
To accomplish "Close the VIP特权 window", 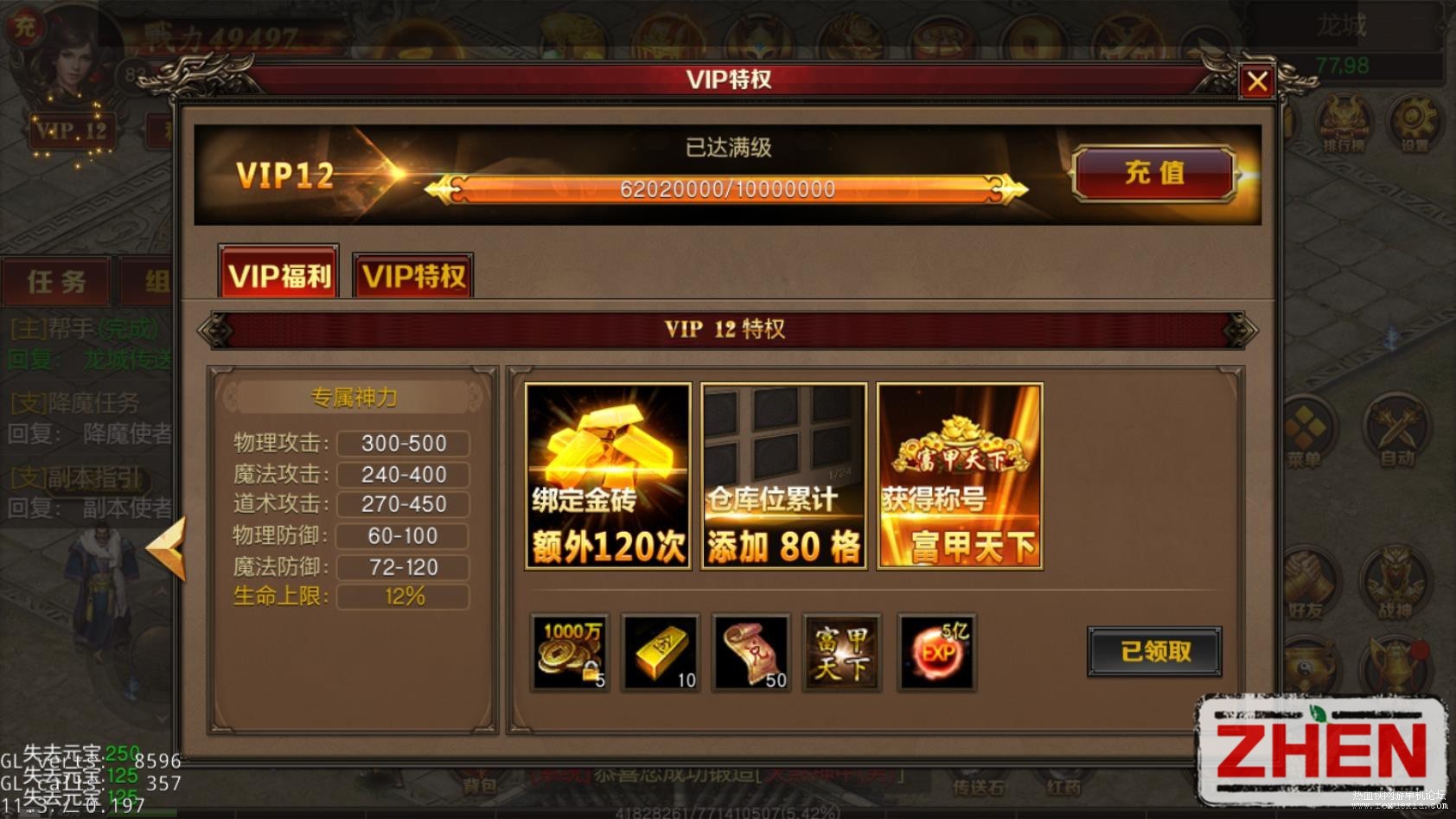I will [1257, 82].
